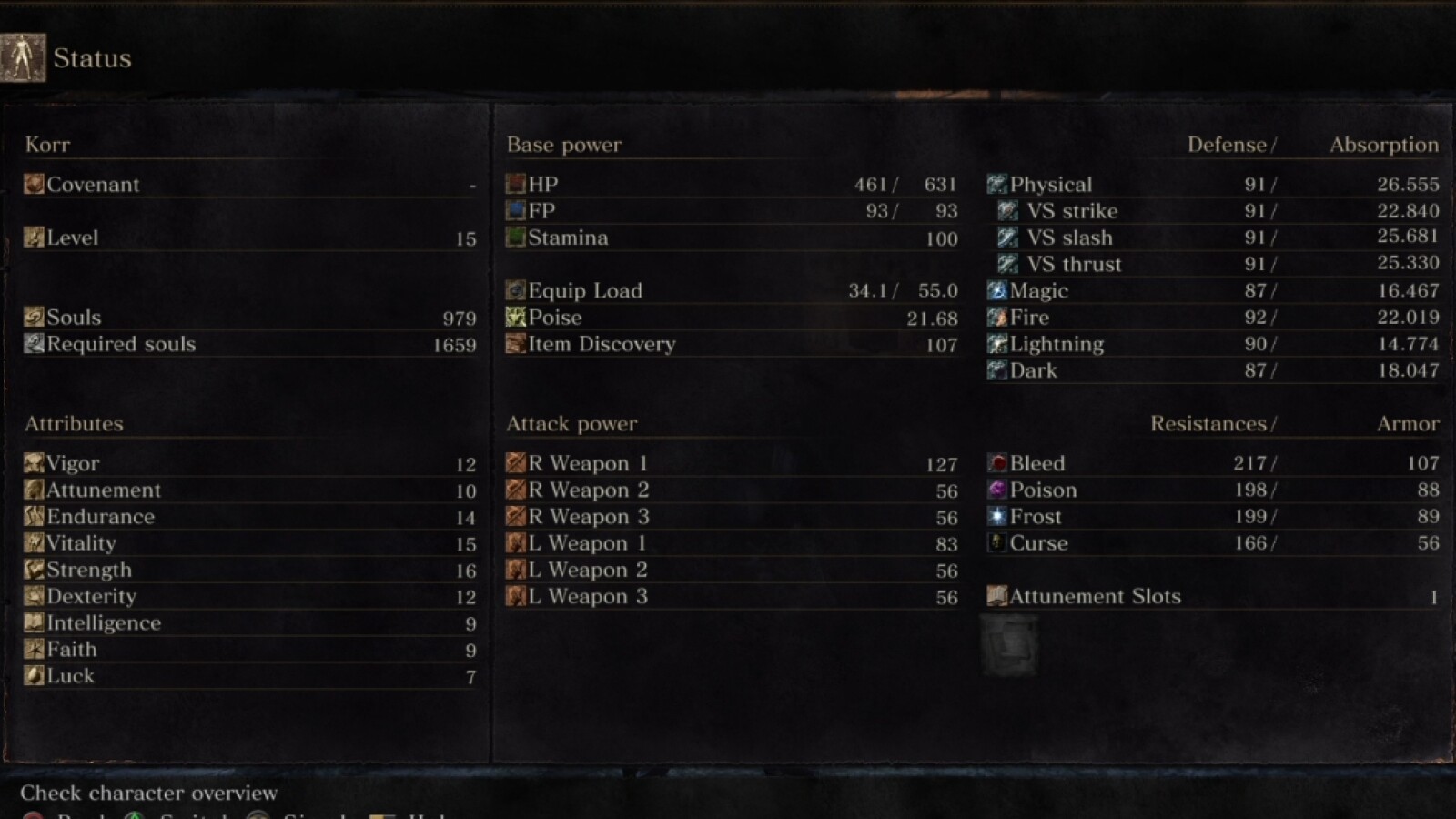
Task: Click the Covenant emblem icon
Action: [34, 184]
